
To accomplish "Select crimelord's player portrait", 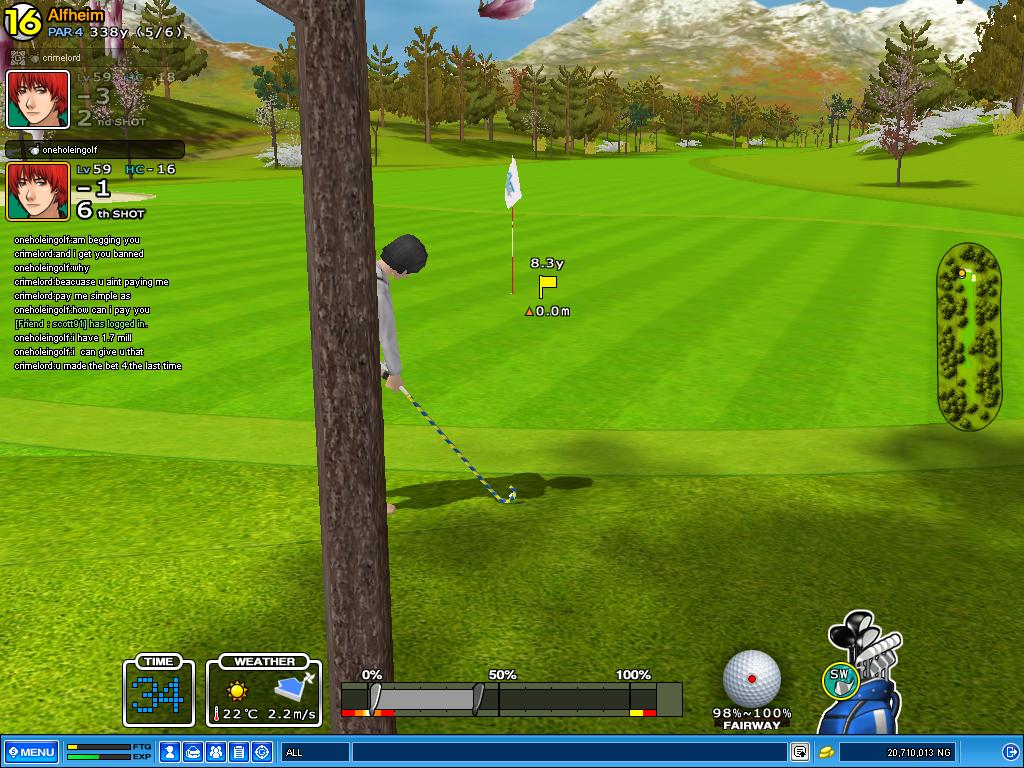I will click(x=38, y=100).
